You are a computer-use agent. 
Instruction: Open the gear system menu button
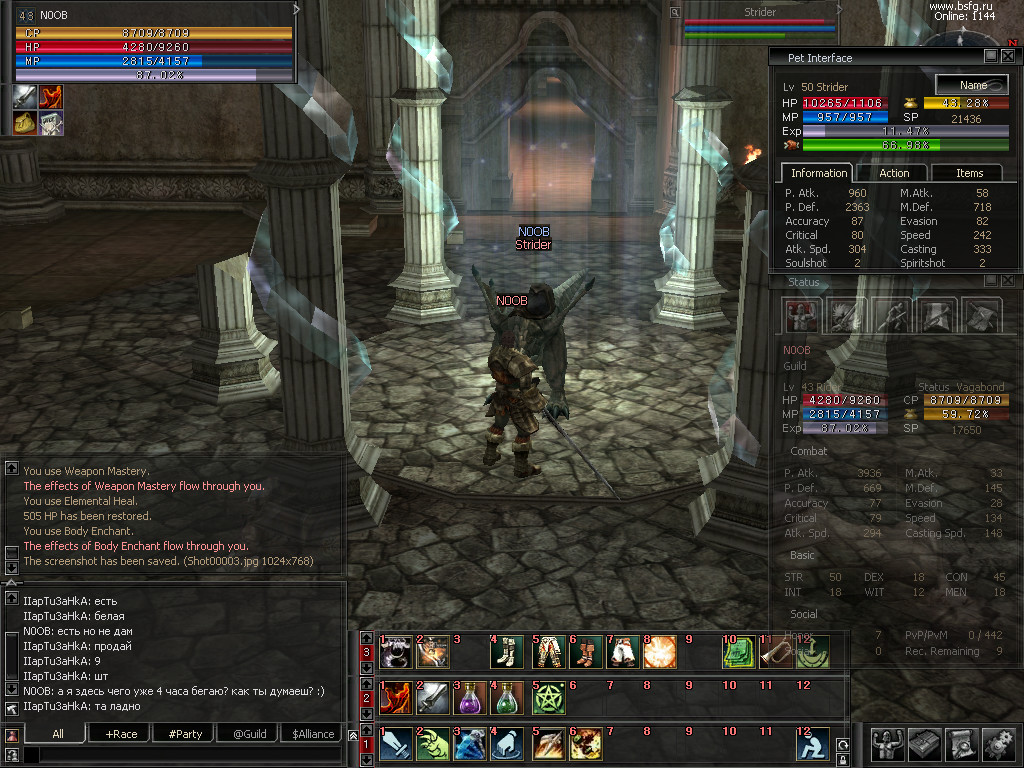(998, 745)
